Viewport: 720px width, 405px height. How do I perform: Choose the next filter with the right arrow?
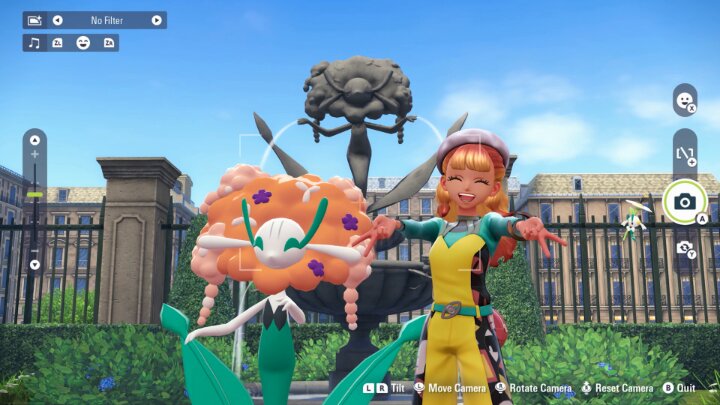point(156,20)
